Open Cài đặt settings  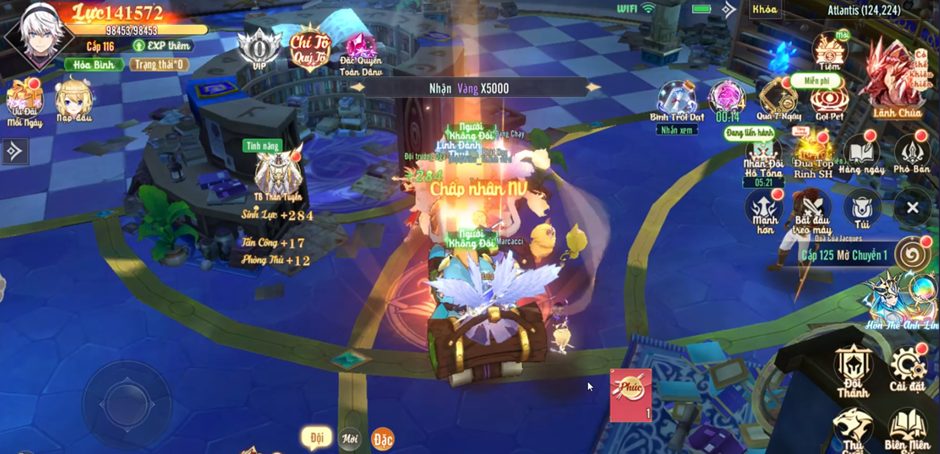click(x=906, y=368)
